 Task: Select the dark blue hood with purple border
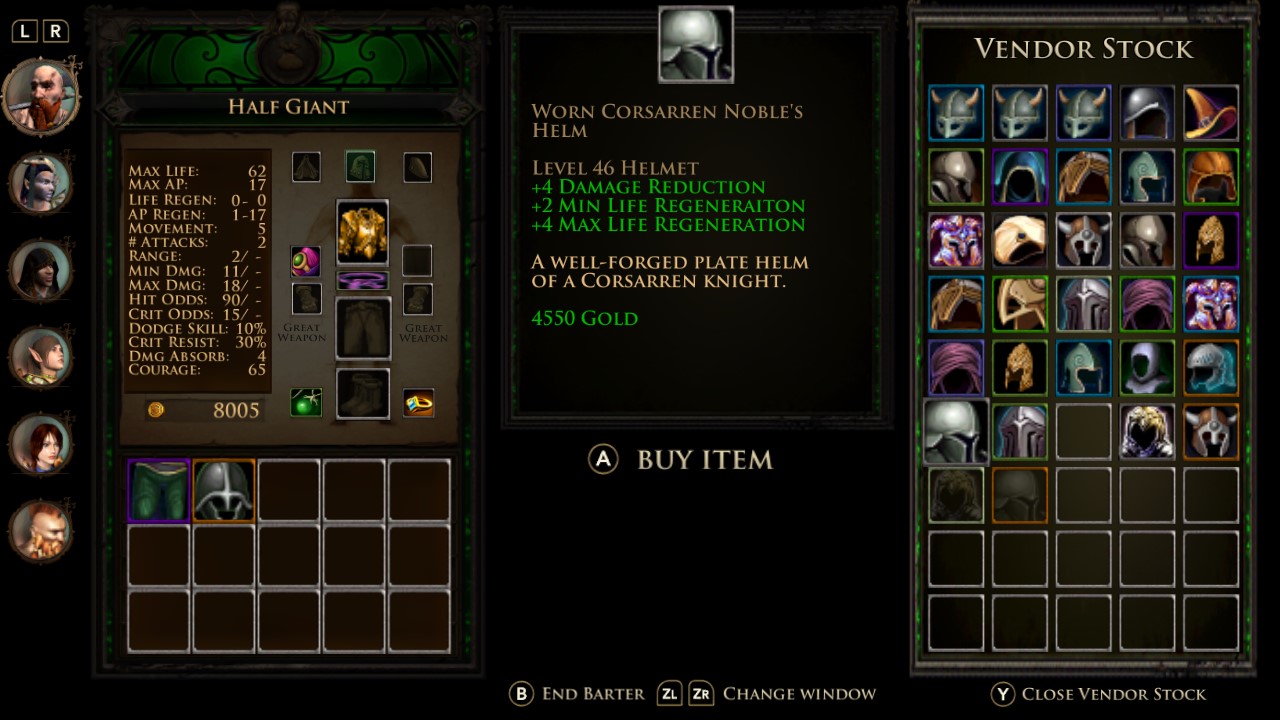click(x=1019, y=176)
